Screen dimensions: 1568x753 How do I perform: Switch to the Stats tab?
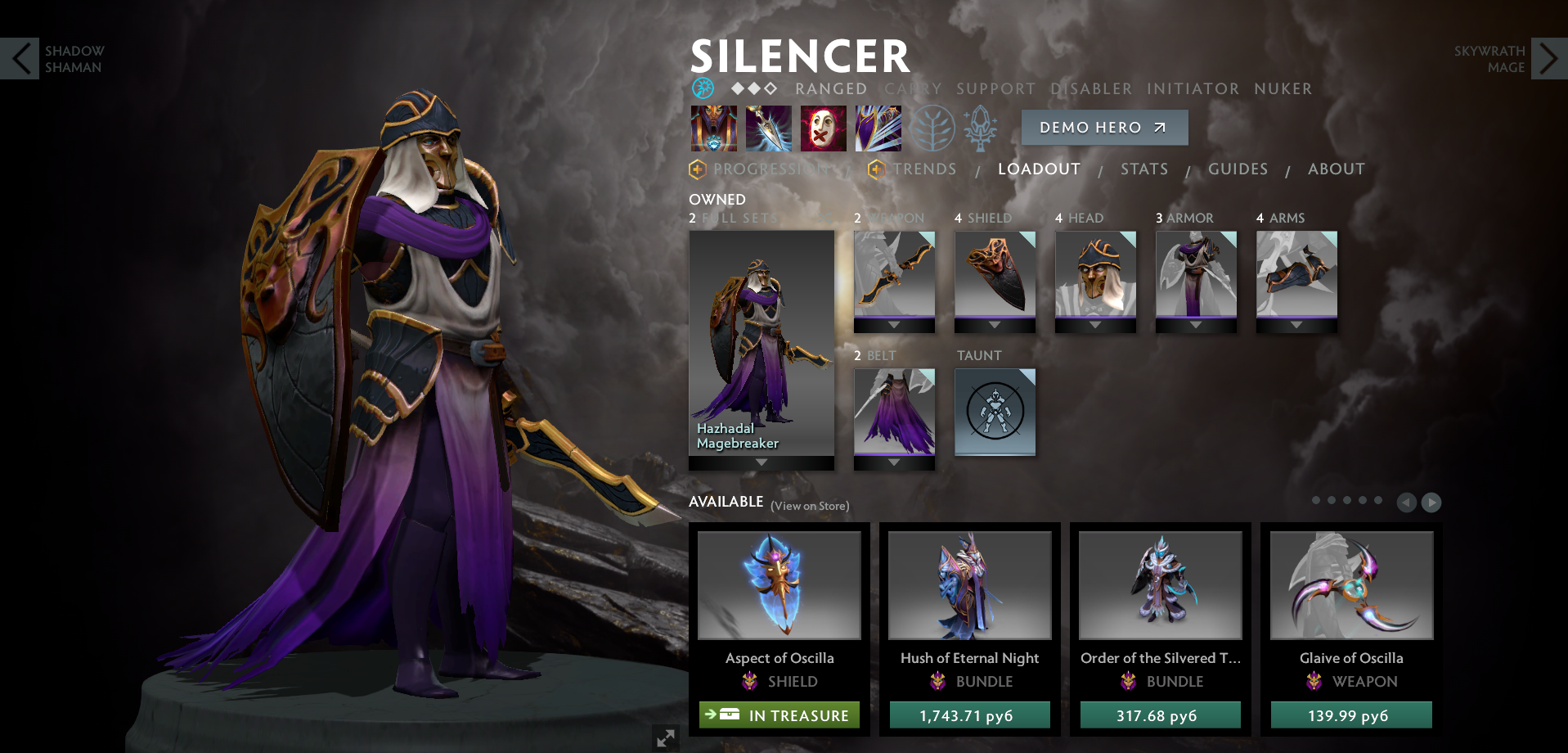tap(1143, 169)
